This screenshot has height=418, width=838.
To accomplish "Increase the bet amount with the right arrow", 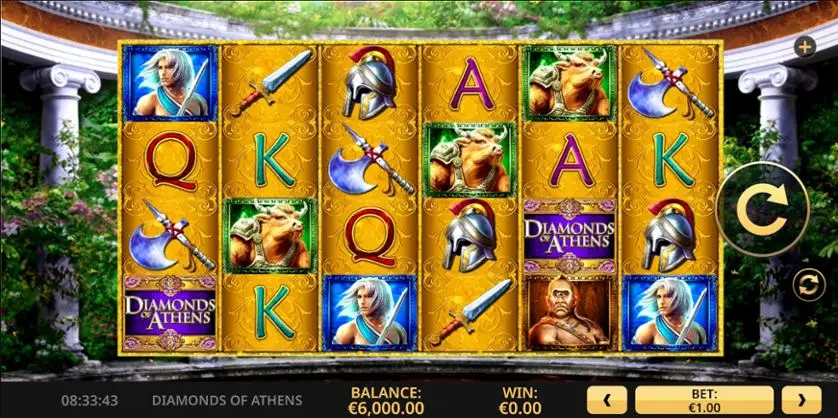I will pos(801,401).
